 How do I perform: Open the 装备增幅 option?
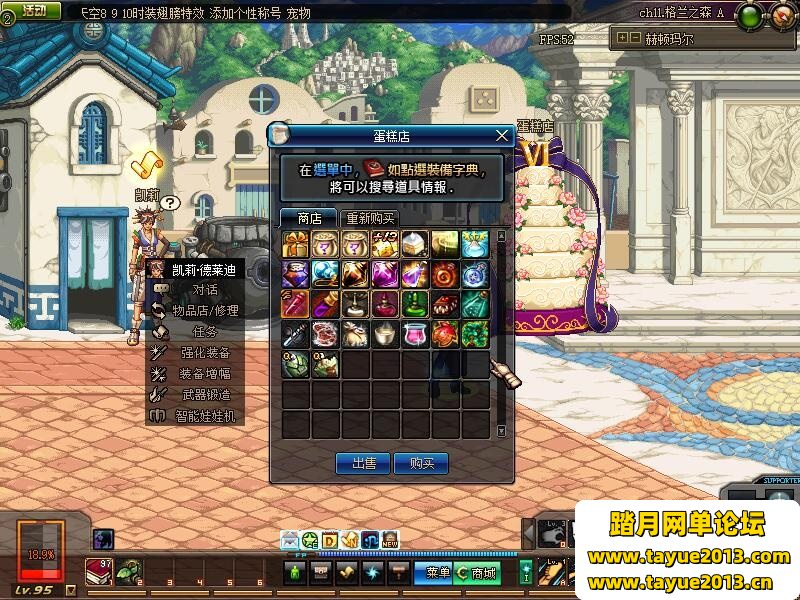click(205, 373)
